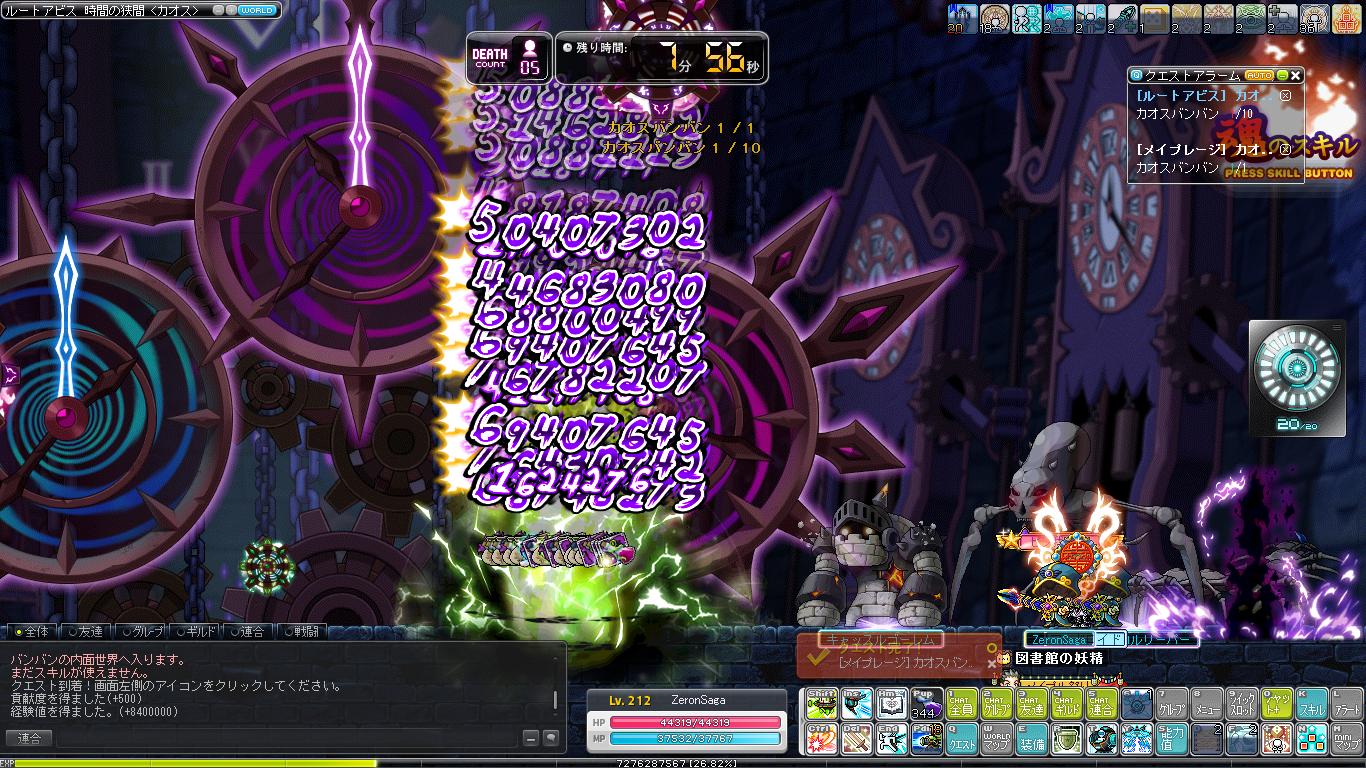Viewport: 1366px width, 768px height.
Task: Switch chat to the 友達 tab
Action: [x=85, y=631]
